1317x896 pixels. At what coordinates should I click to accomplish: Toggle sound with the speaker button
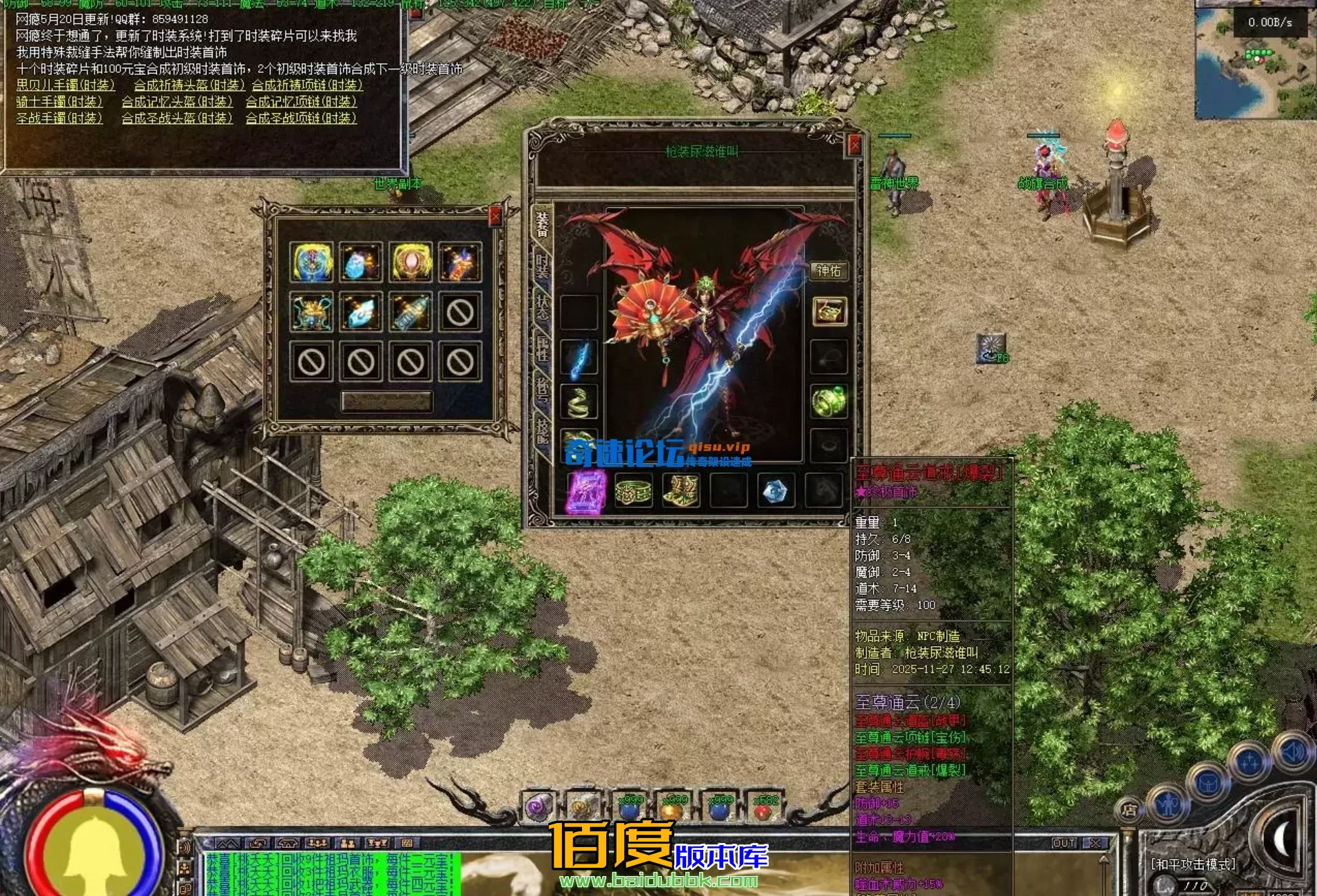click(1292, 752)
